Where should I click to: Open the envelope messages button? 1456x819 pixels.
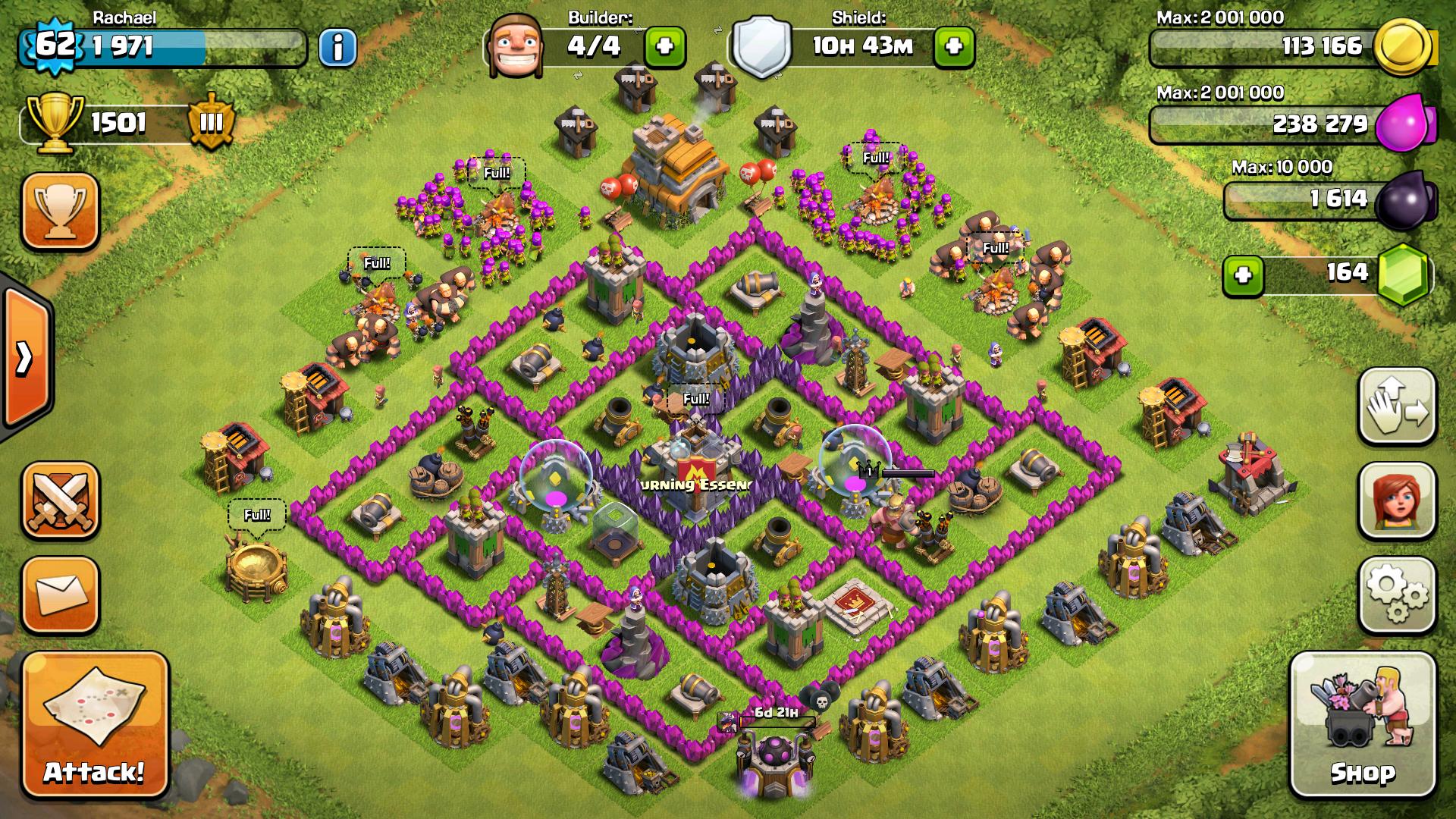pyautogui.click(x=61, y=595)
